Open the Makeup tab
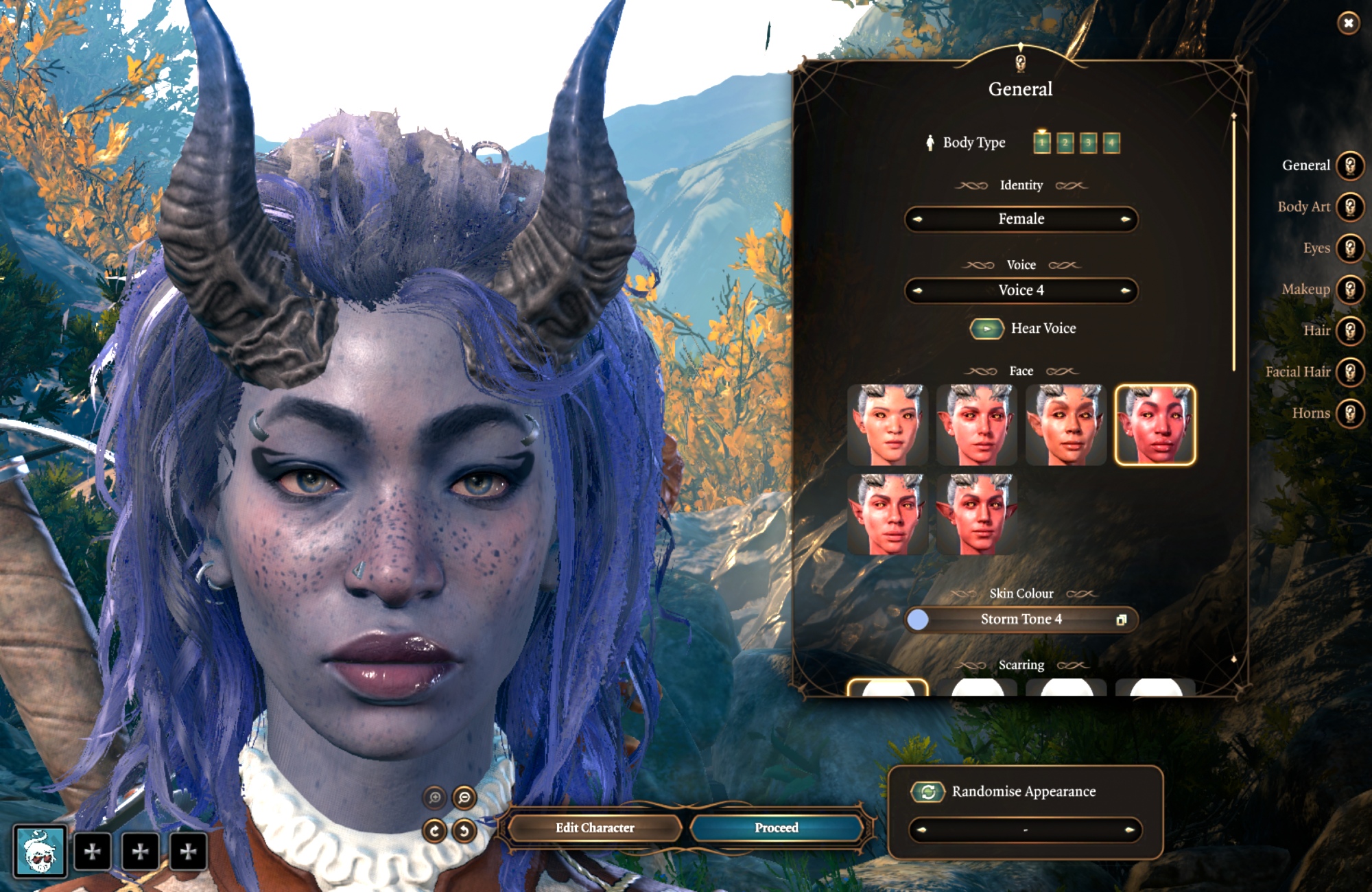 (1349, 290)
